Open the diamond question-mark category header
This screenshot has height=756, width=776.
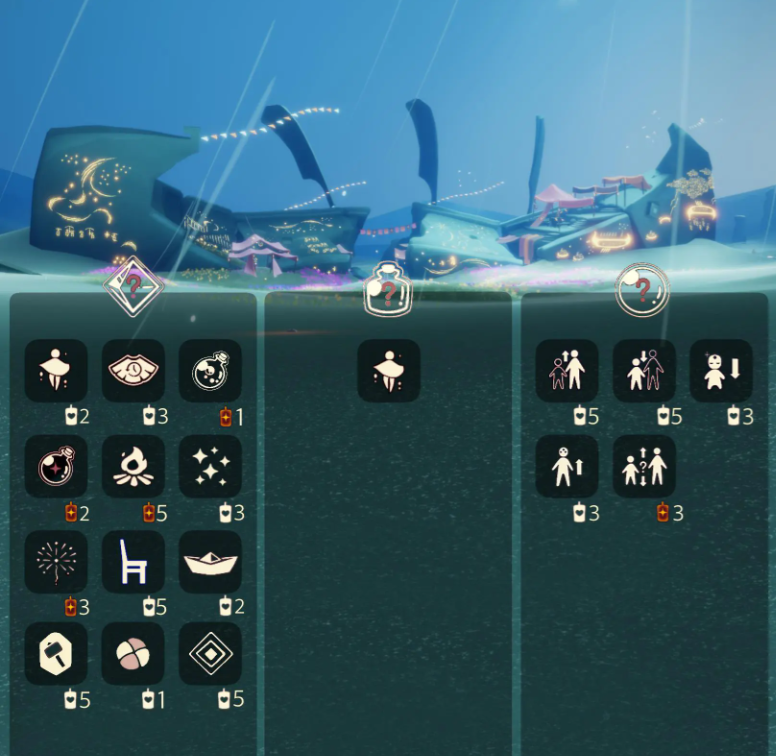[x=134, y=287]
